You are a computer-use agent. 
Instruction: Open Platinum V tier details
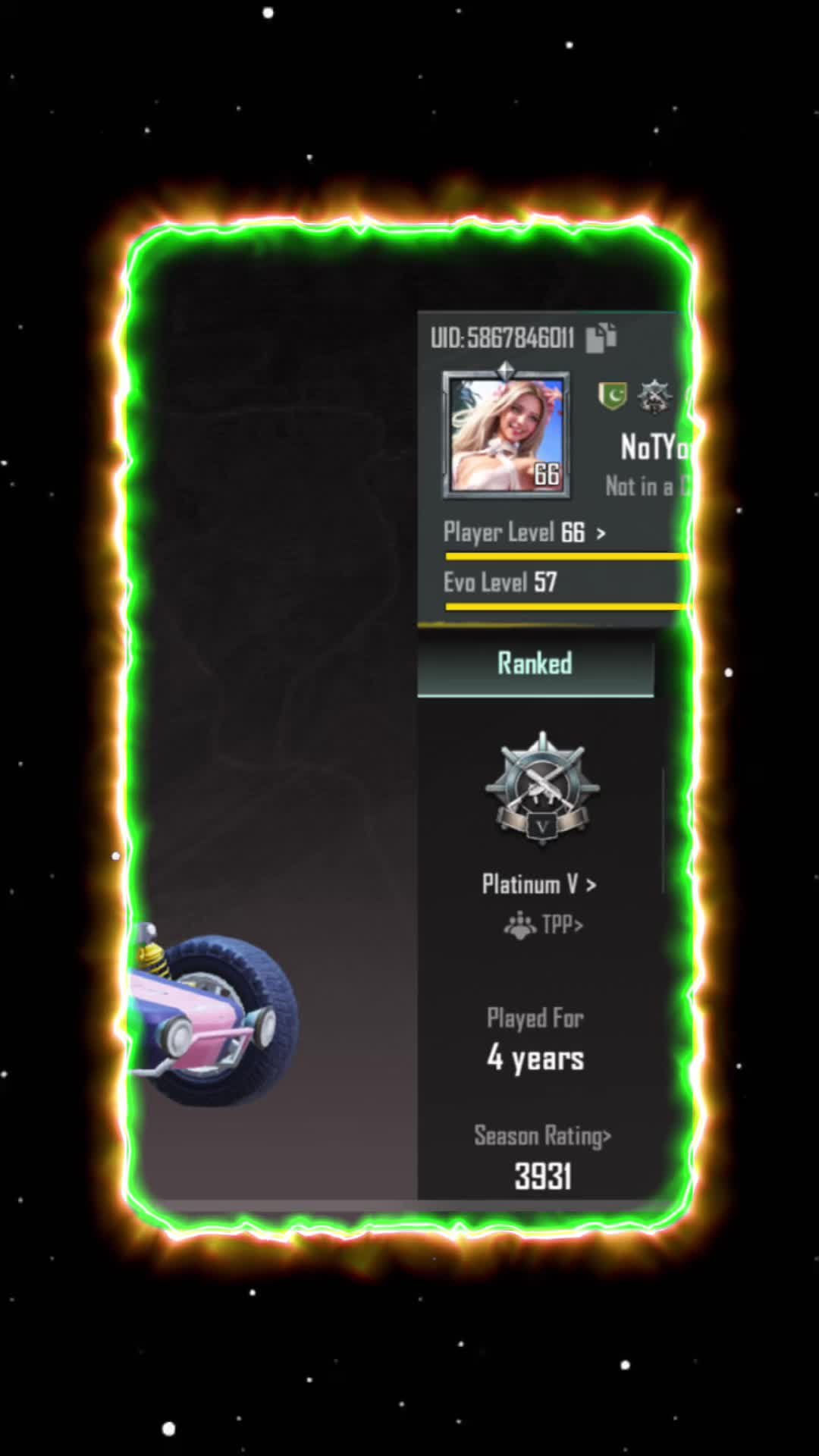pos(539,884)
